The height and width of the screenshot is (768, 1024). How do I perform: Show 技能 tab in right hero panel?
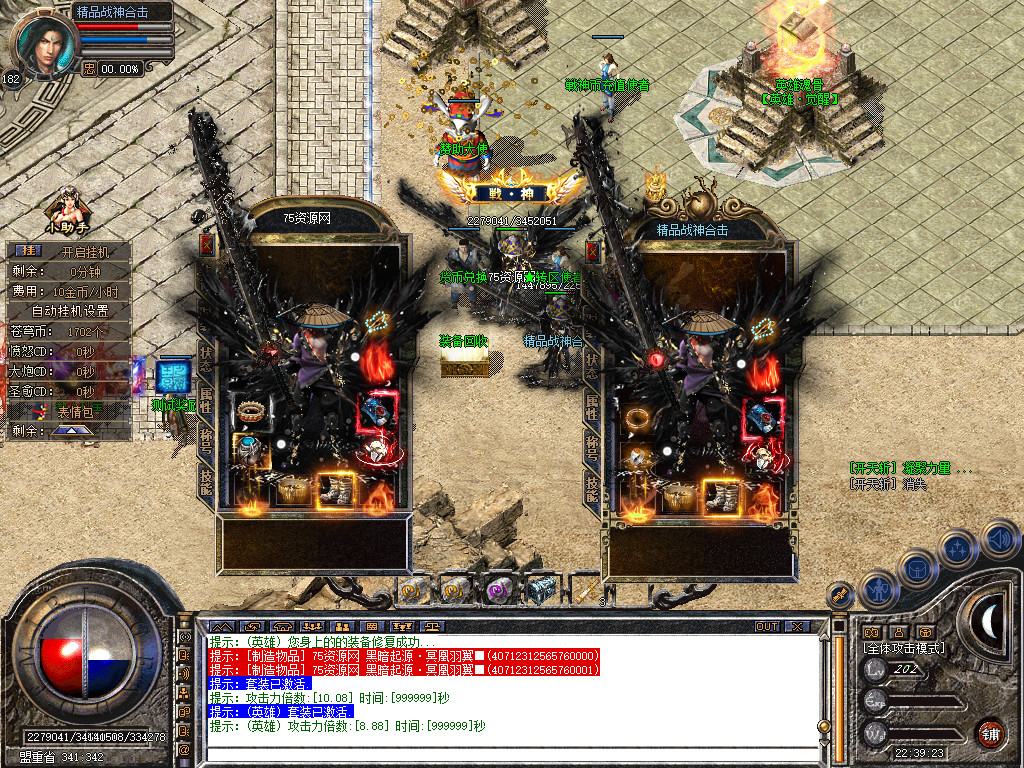click(592, 488)
